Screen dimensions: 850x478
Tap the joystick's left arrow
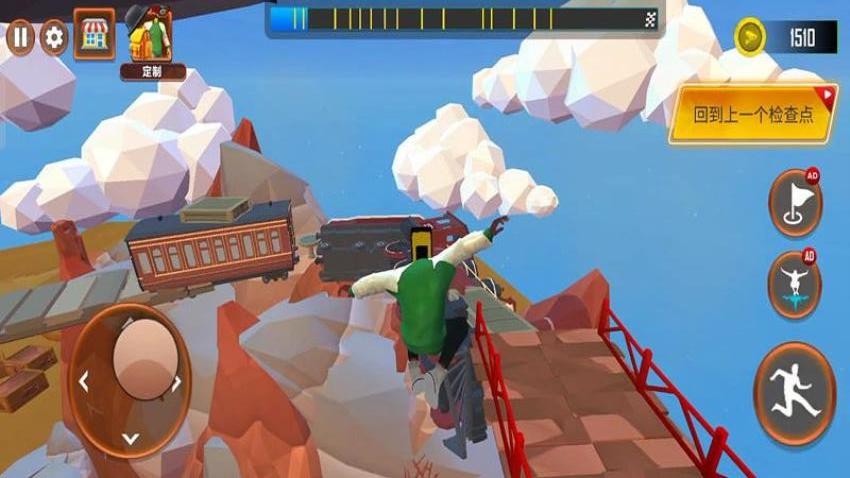[84, 382]
